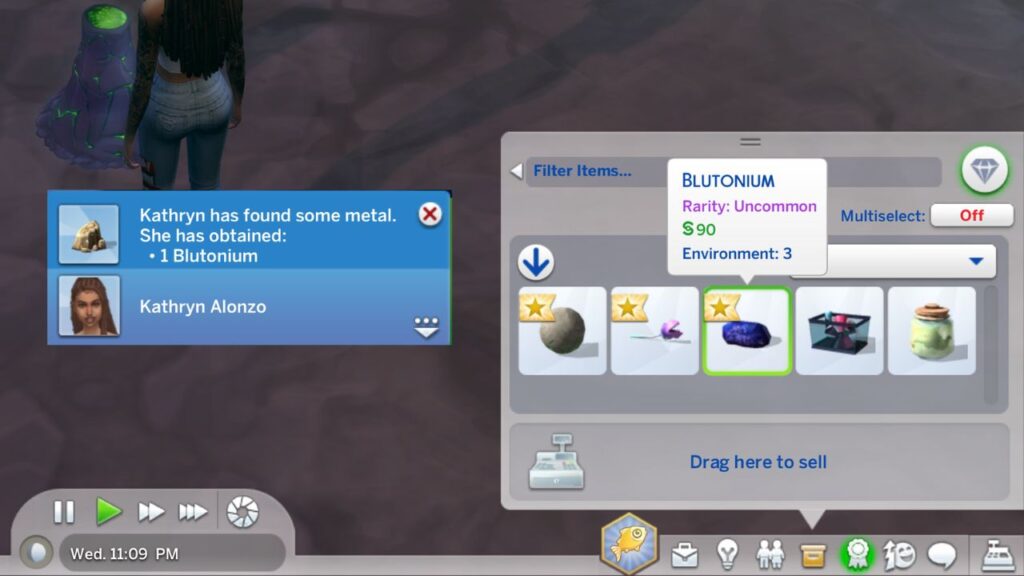Click the goldfish aspiration hexagon icon
This screenshot has width=1024, height=576.
pos(629,544)
